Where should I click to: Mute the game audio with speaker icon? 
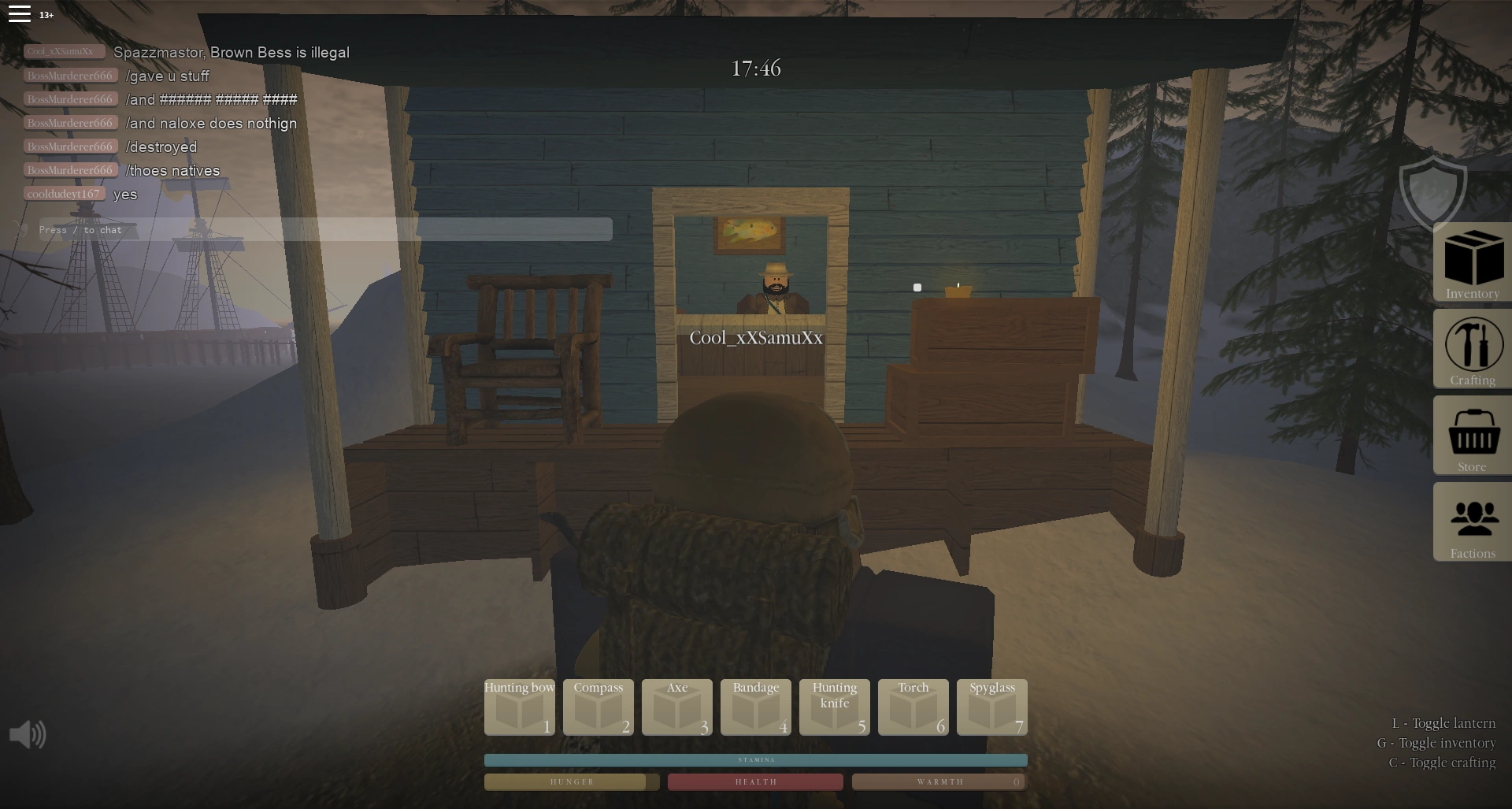point(28,733)
